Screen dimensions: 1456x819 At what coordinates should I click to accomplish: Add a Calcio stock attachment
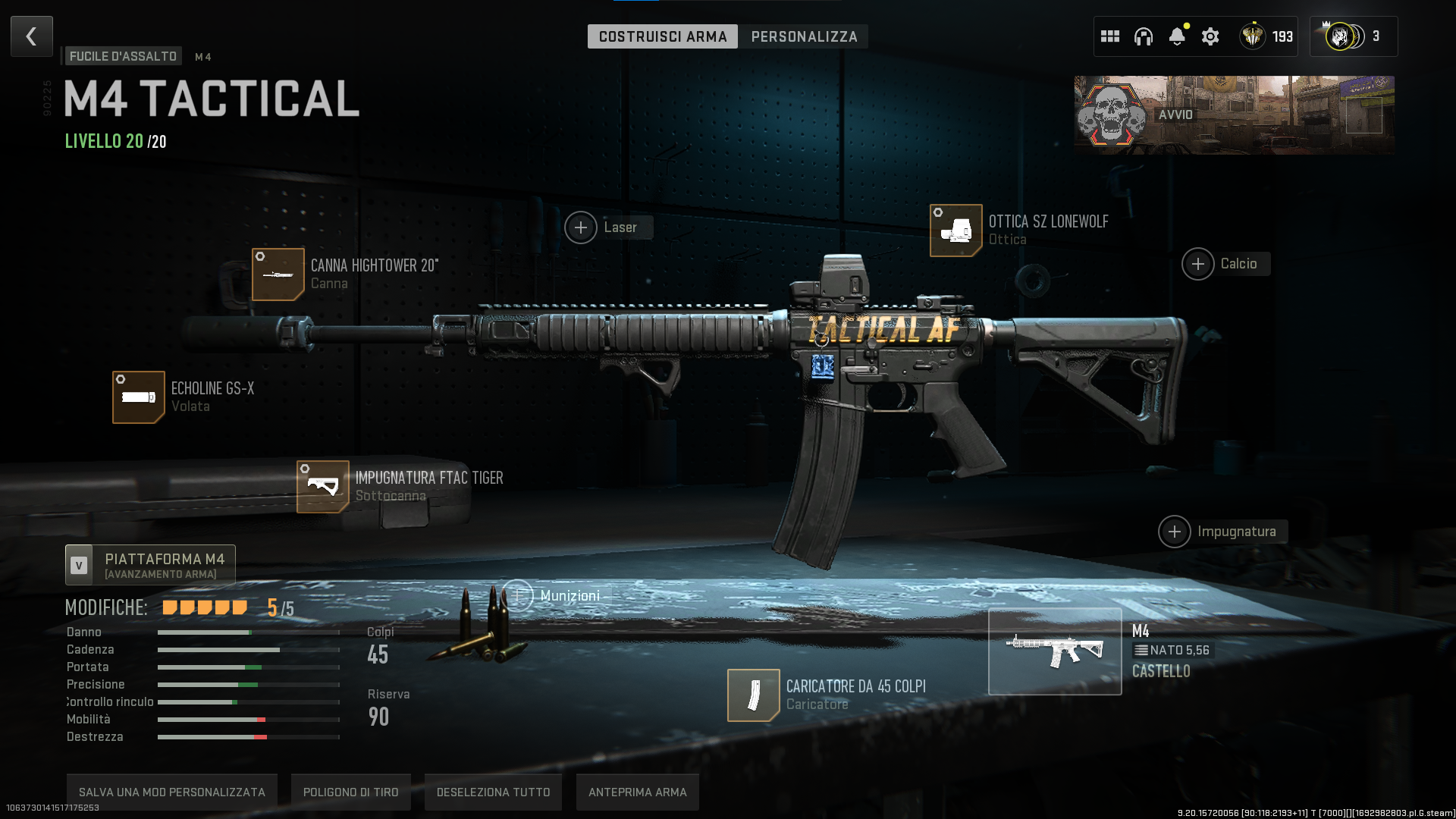click(x=1198, y=264)
